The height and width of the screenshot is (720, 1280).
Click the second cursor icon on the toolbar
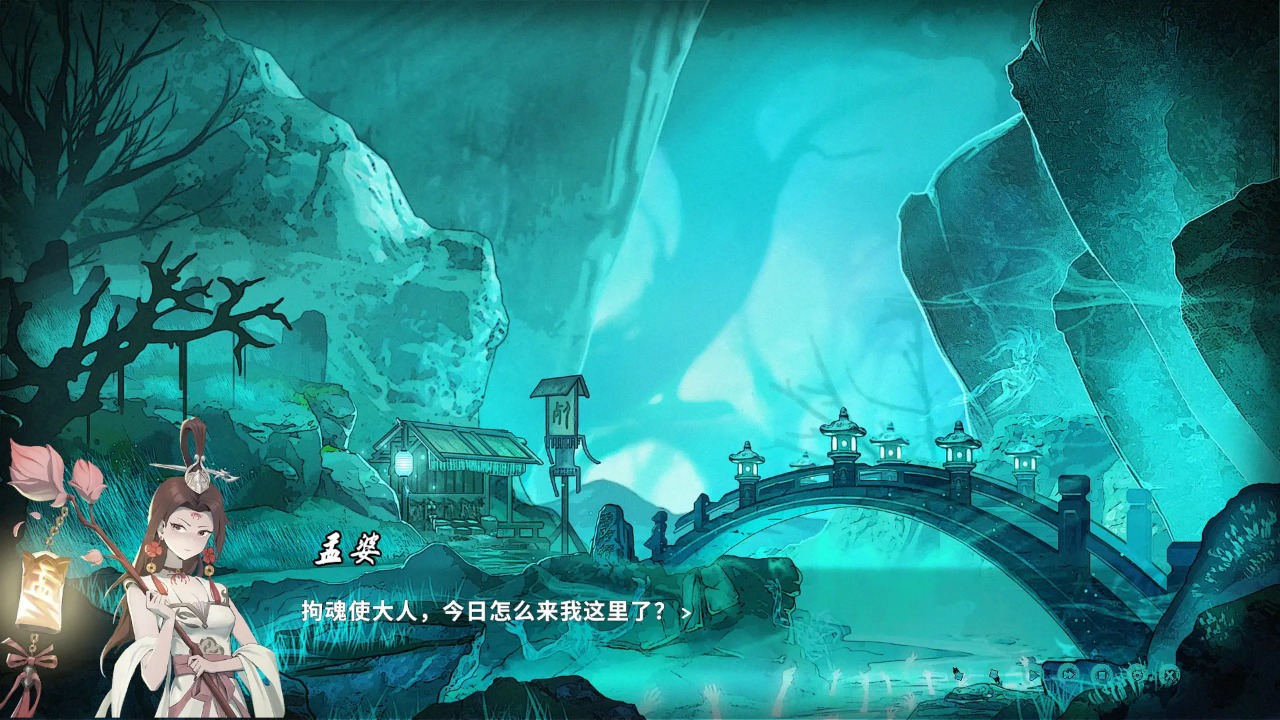point(994,676)
